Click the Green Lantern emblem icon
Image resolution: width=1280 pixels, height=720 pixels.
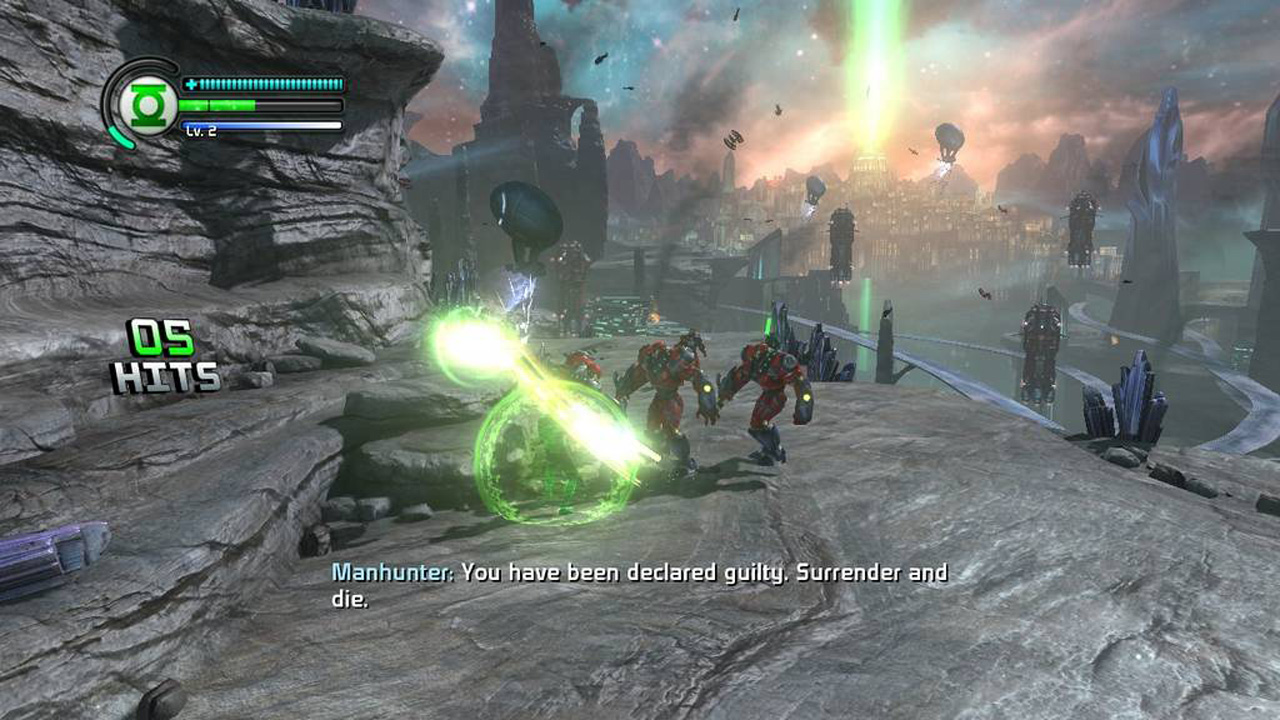[148, 104]
